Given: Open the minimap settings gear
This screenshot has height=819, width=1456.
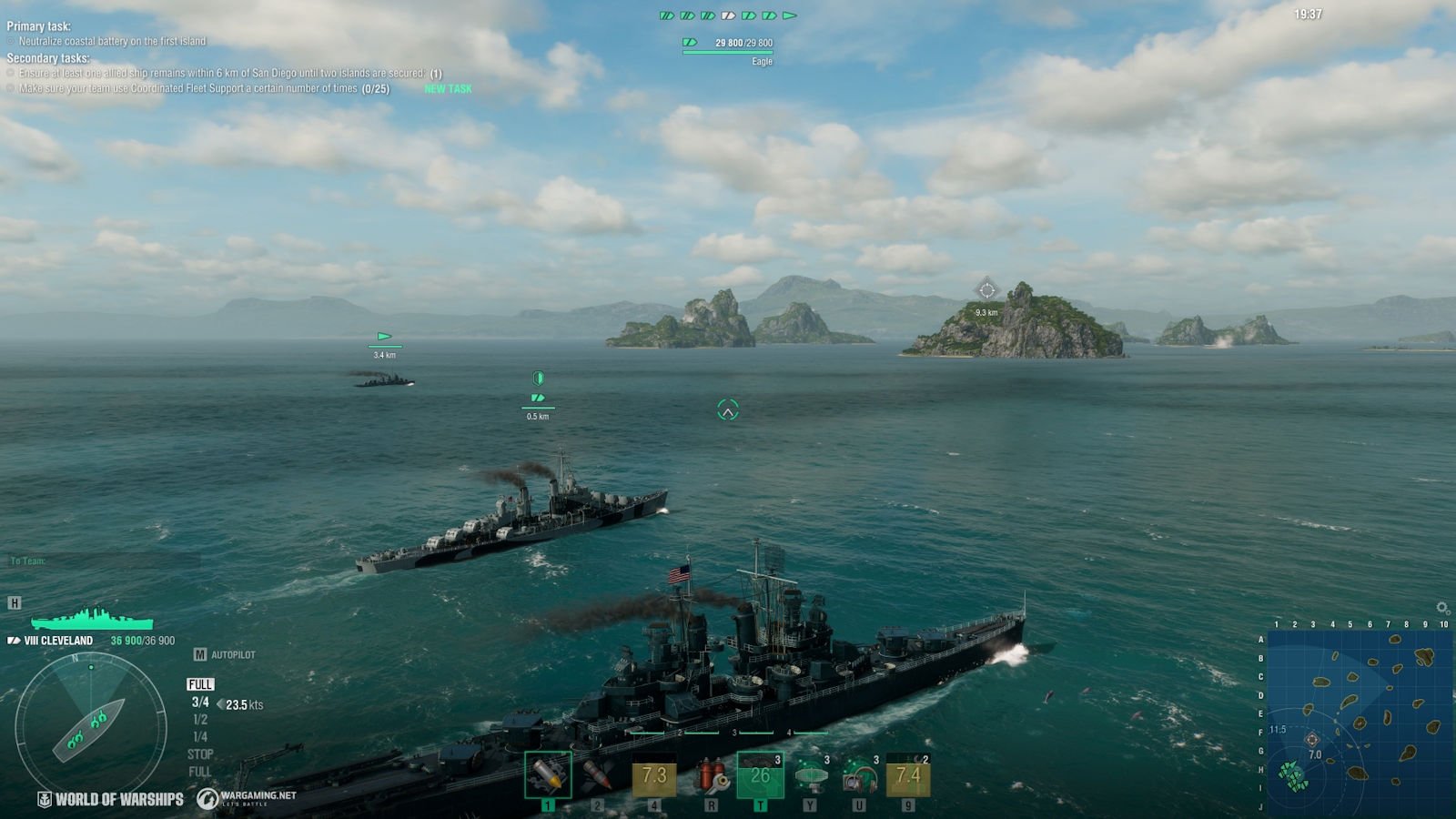Looking at the screenshot, I should [1442, 608].
